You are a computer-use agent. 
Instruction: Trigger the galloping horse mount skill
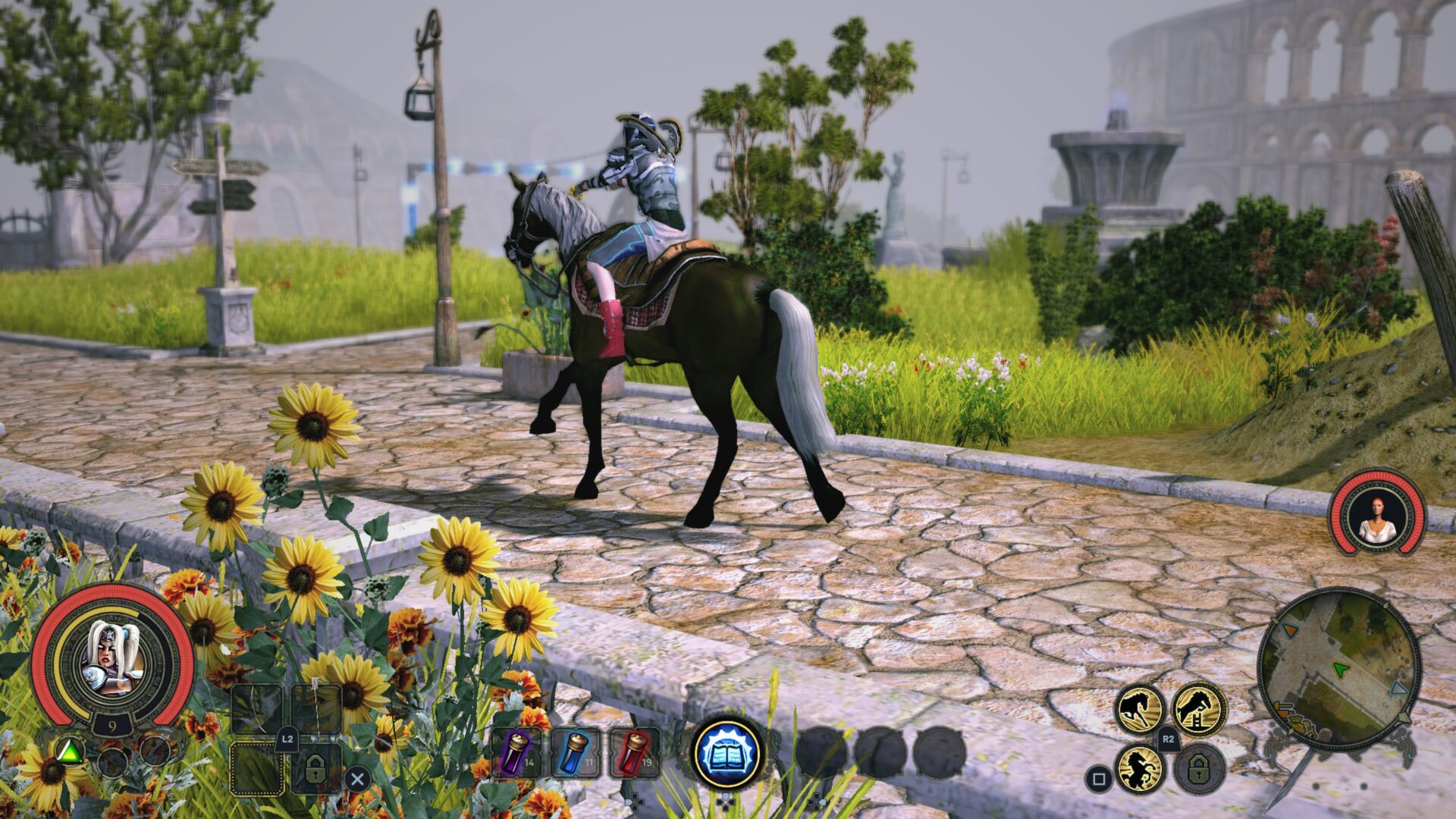[x=1140, y=709]
